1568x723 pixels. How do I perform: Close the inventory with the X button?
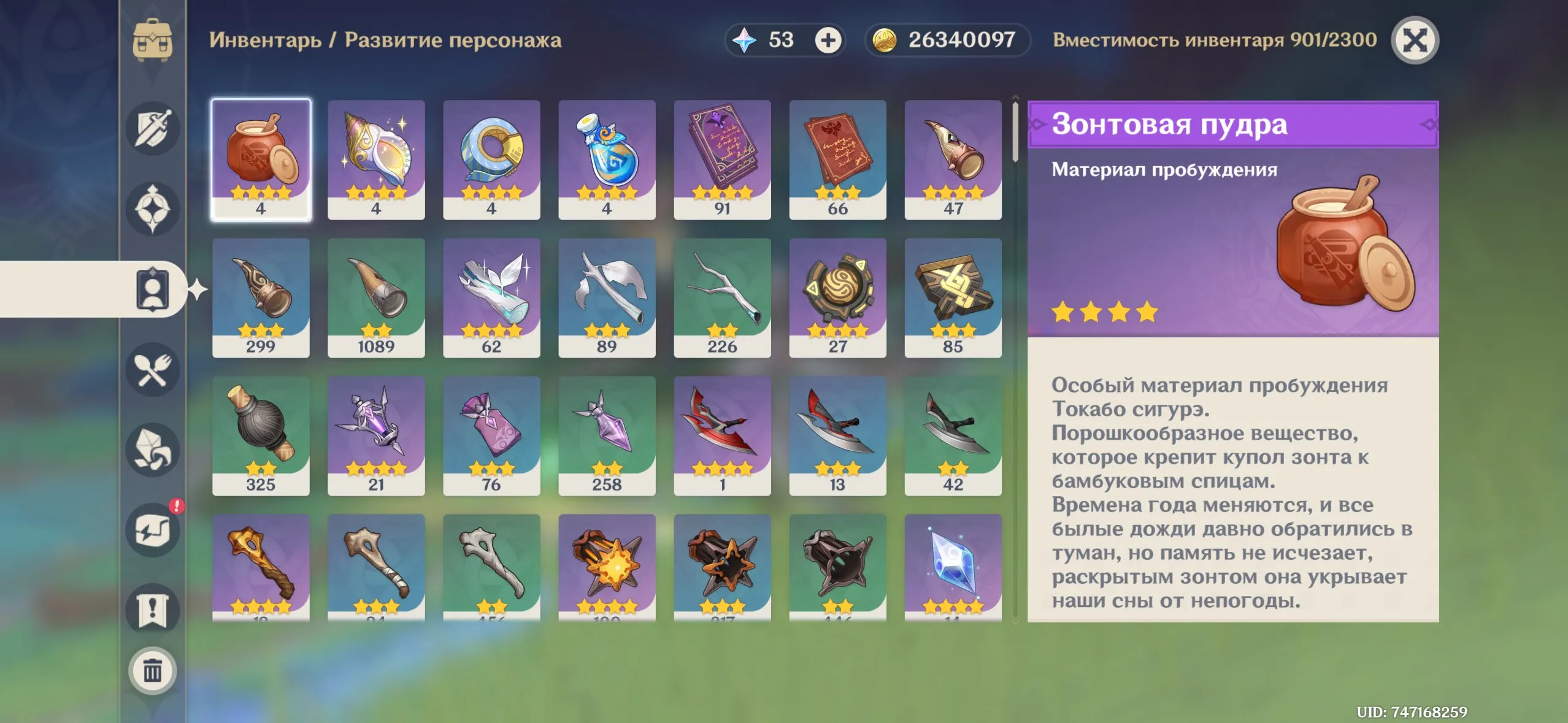(1414, 40)
